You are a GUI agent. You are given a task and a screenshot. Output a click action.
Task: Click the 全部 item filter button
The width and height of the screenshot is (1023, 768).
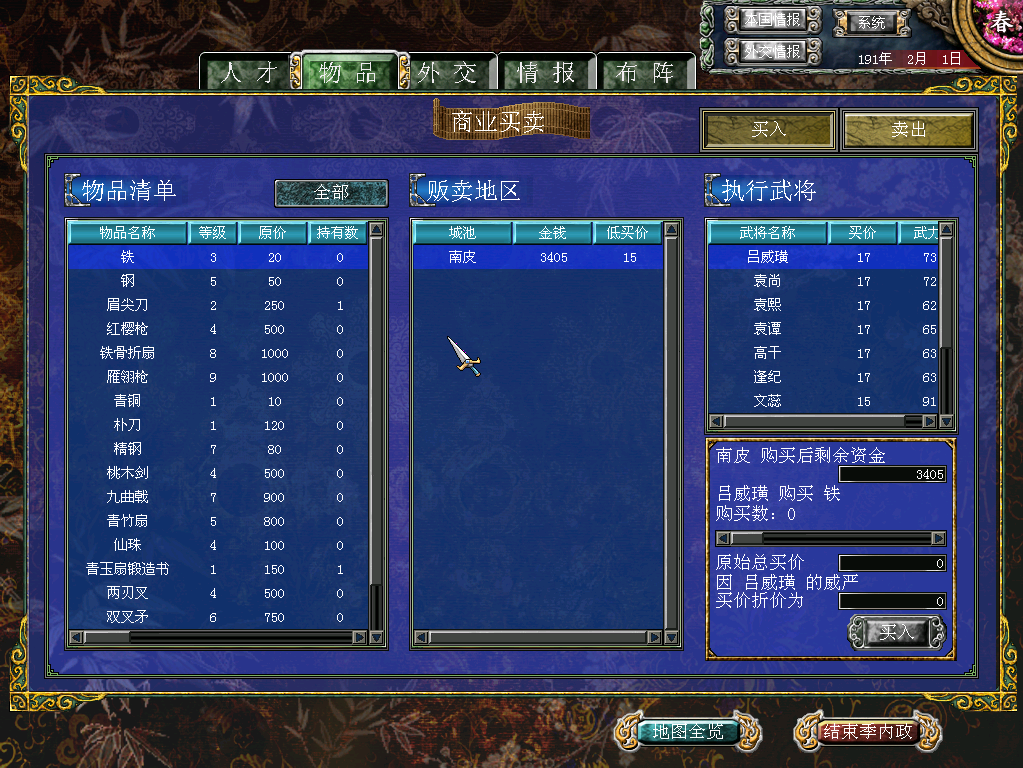coord(331,192)
